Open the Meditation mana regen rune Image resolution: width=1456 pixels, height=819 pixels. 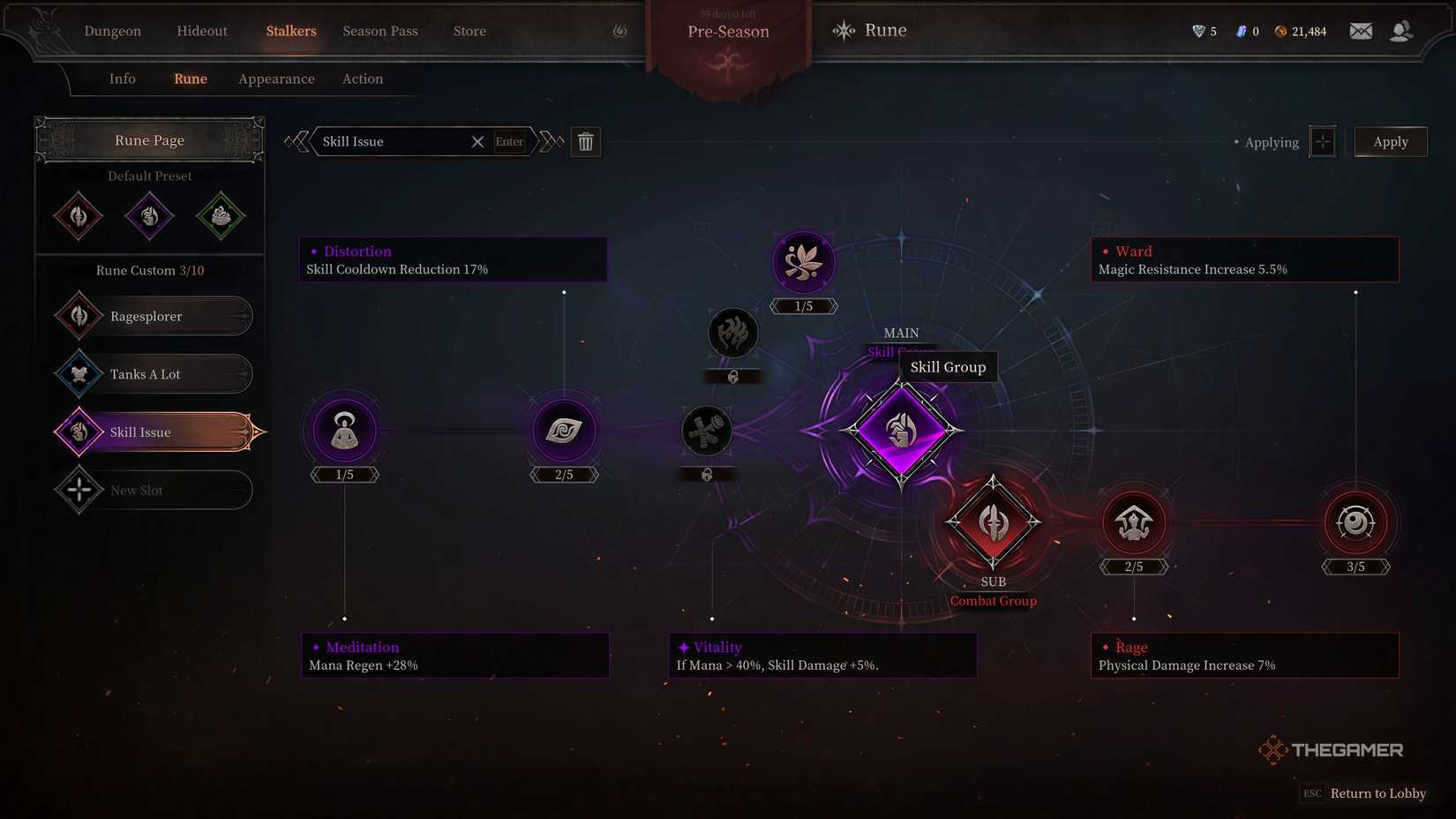[x=344, y=432]
